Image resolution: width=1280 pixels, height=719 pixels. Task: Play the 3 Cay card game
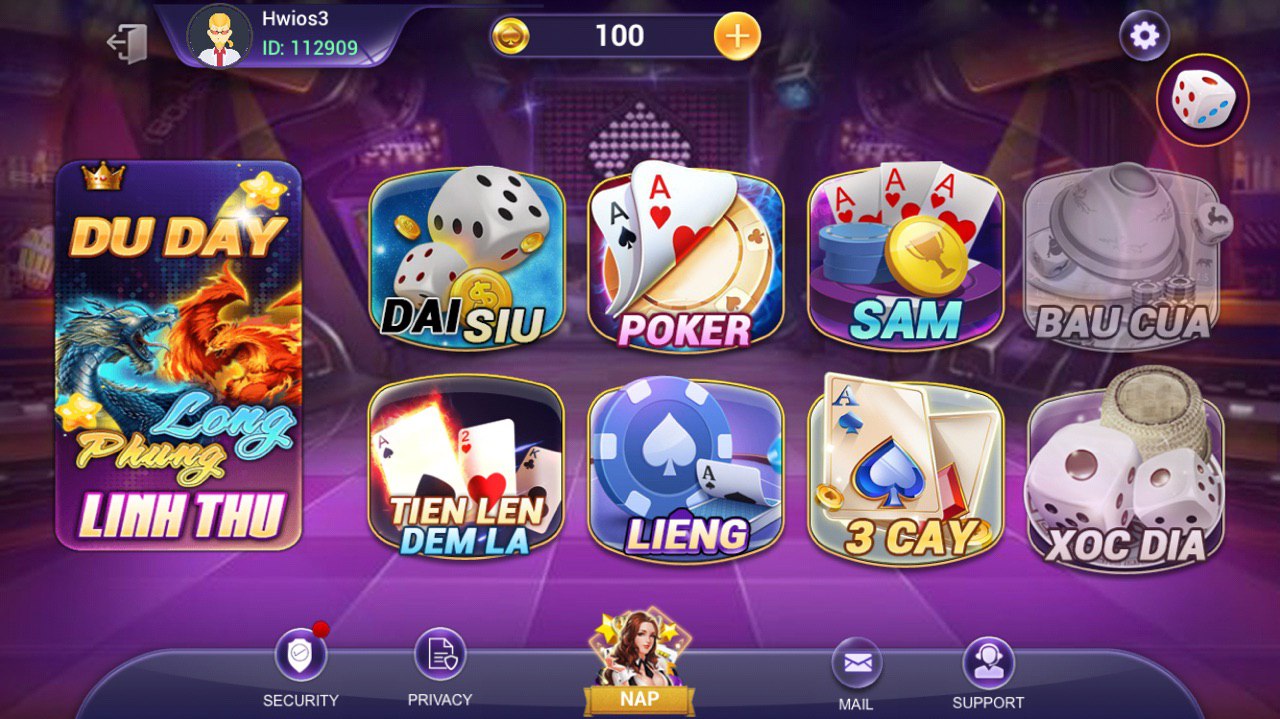(905, 469)
